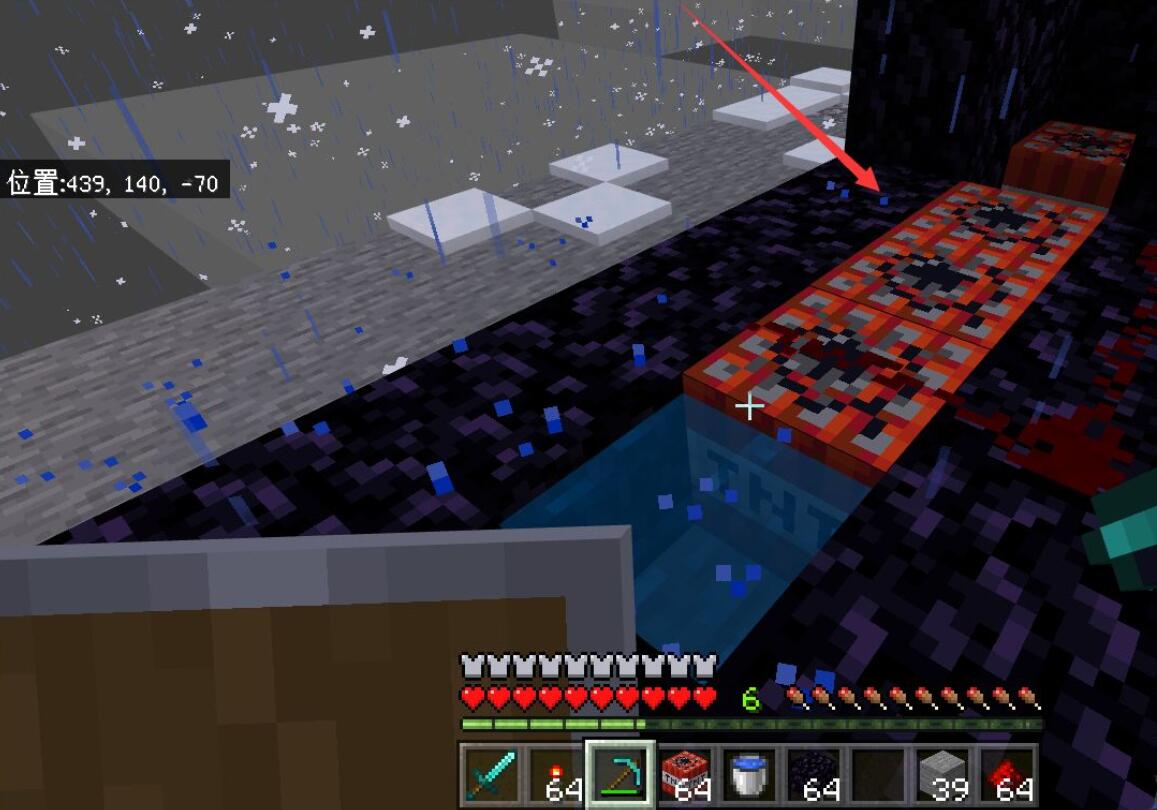Choose the obsidian block stack
This screenshot has height=810, width=1157.
813,775
